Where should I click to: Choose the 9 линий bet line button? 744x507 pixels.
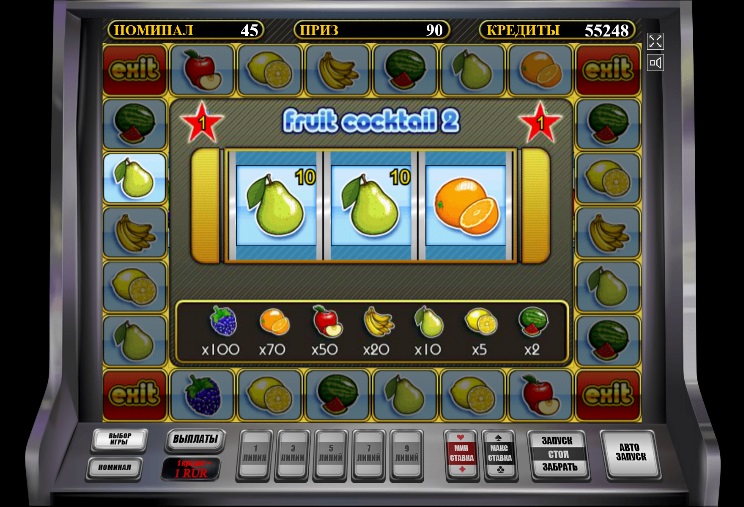pyautogui.click(x=407, y=454)
